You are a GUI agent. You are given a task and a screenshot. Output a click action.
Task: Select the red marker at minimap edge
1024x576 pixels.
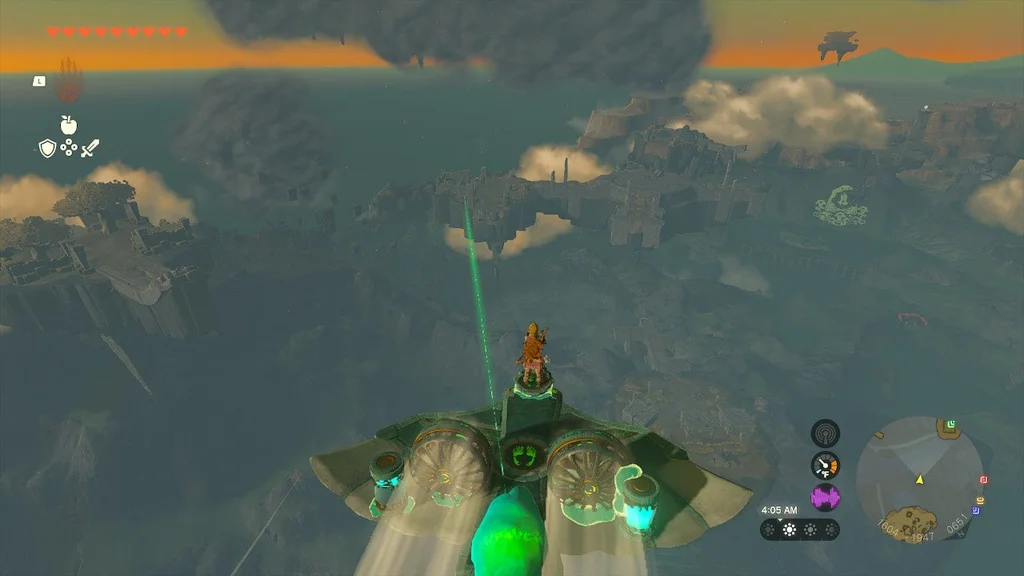tap(983, 481)
